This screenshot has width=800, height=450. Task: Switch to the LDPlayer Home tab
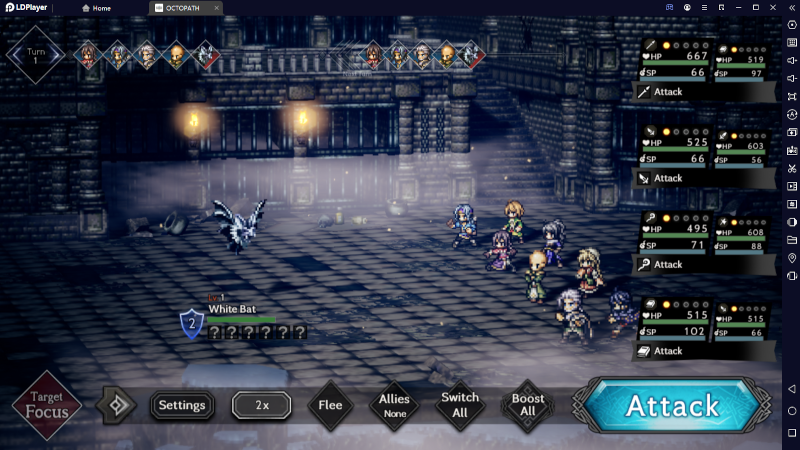coord(96,8)
